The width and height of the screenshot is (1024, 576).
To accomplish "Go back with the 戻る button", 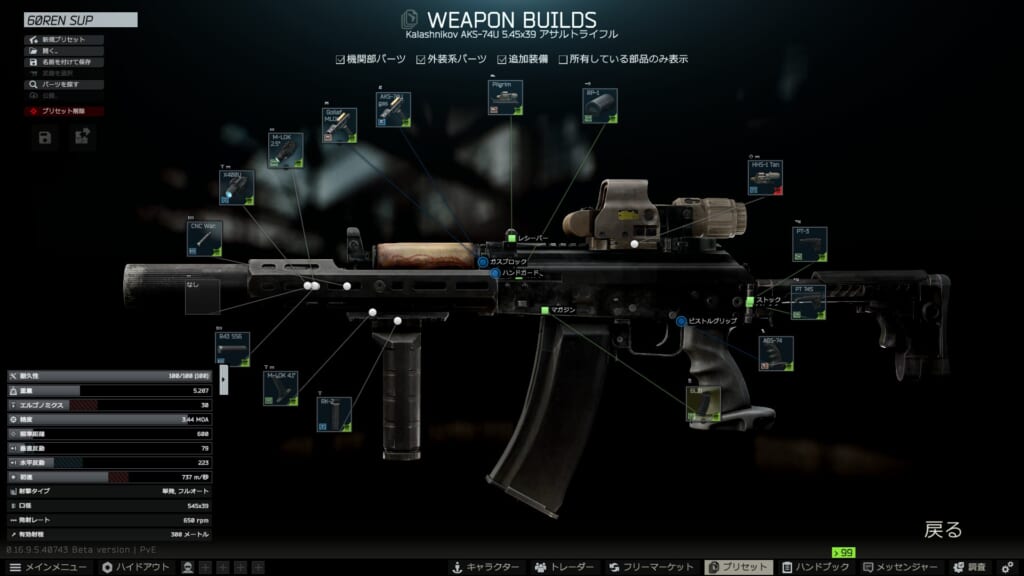I will [x=942, y=530].
